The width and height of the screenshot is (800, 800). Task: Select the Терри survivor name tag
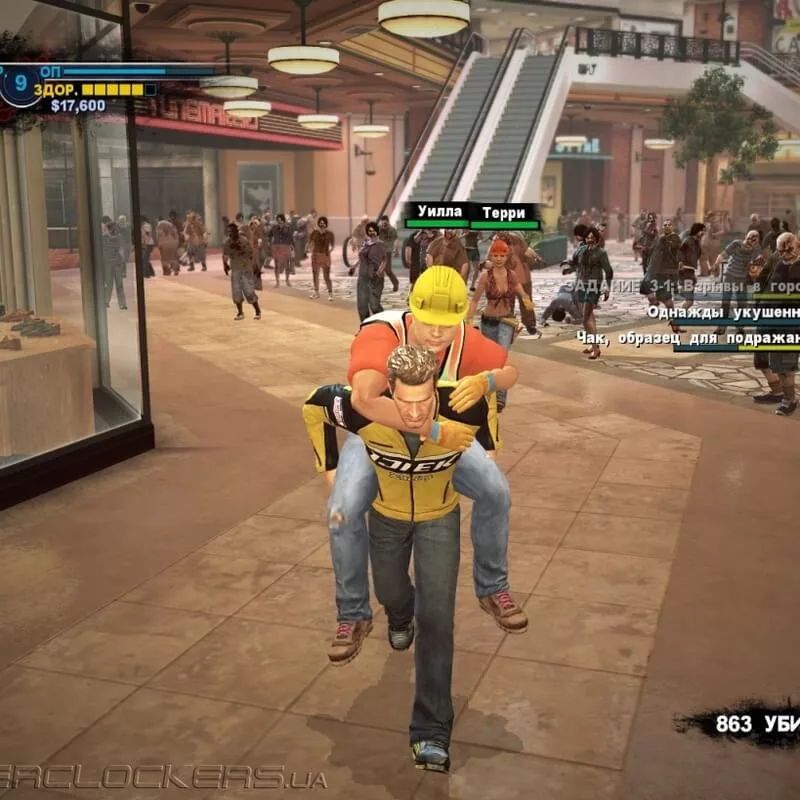click(x=504, y=213)
